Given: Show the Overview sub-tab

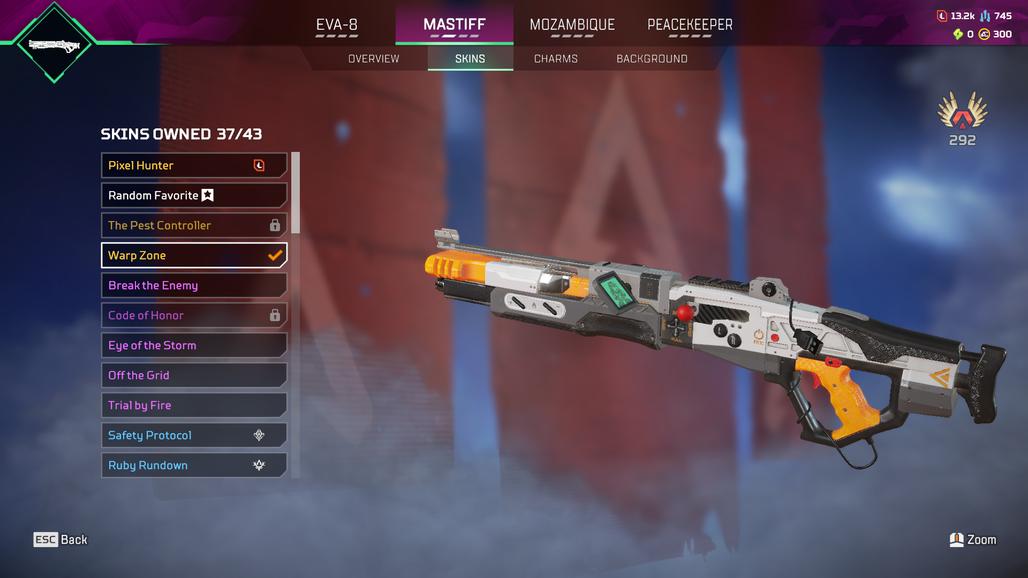Looking at the screenshot, I should pos(373,59).
